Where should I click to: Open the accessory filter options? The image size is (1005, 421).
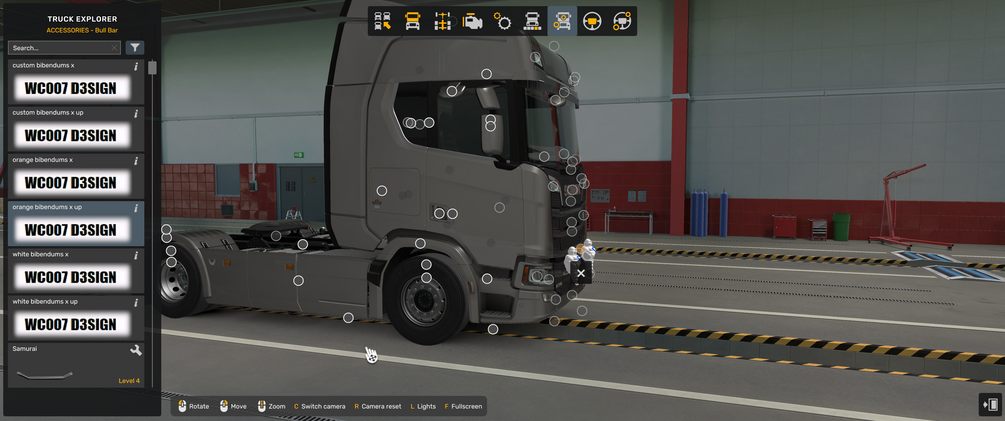point(135,48)
